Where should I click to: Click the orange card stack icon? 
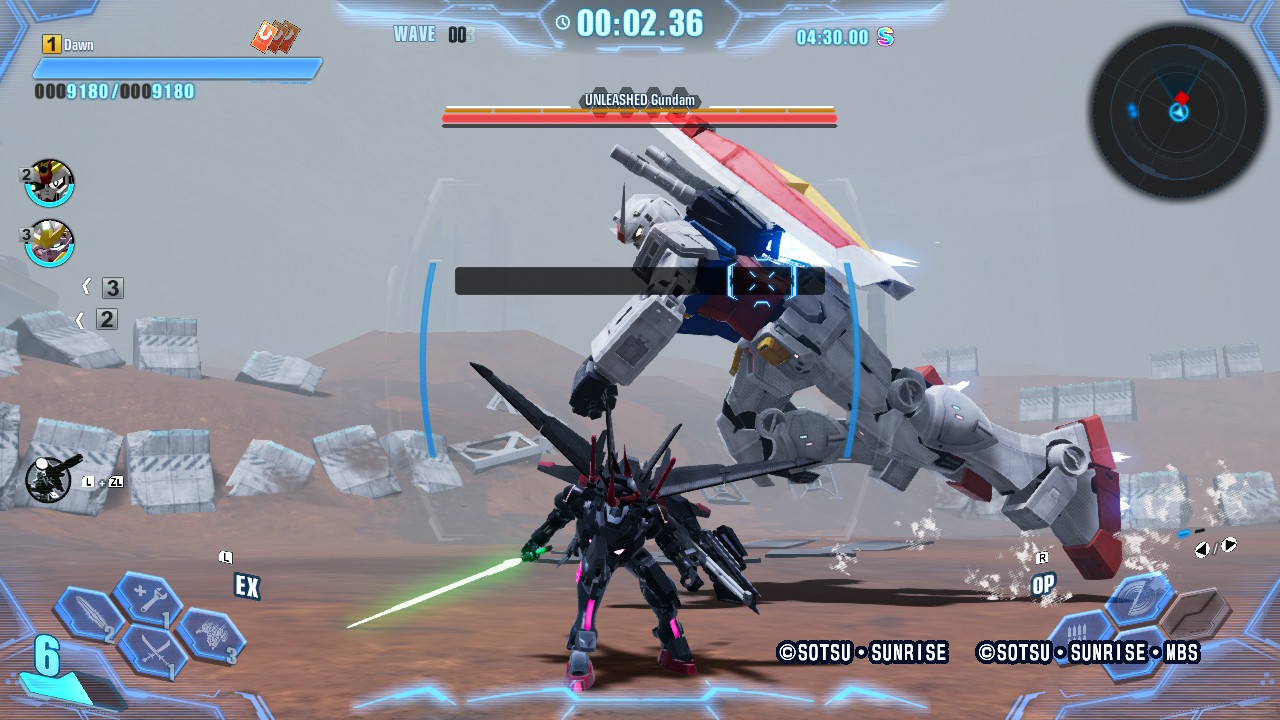tap(274, 38)
